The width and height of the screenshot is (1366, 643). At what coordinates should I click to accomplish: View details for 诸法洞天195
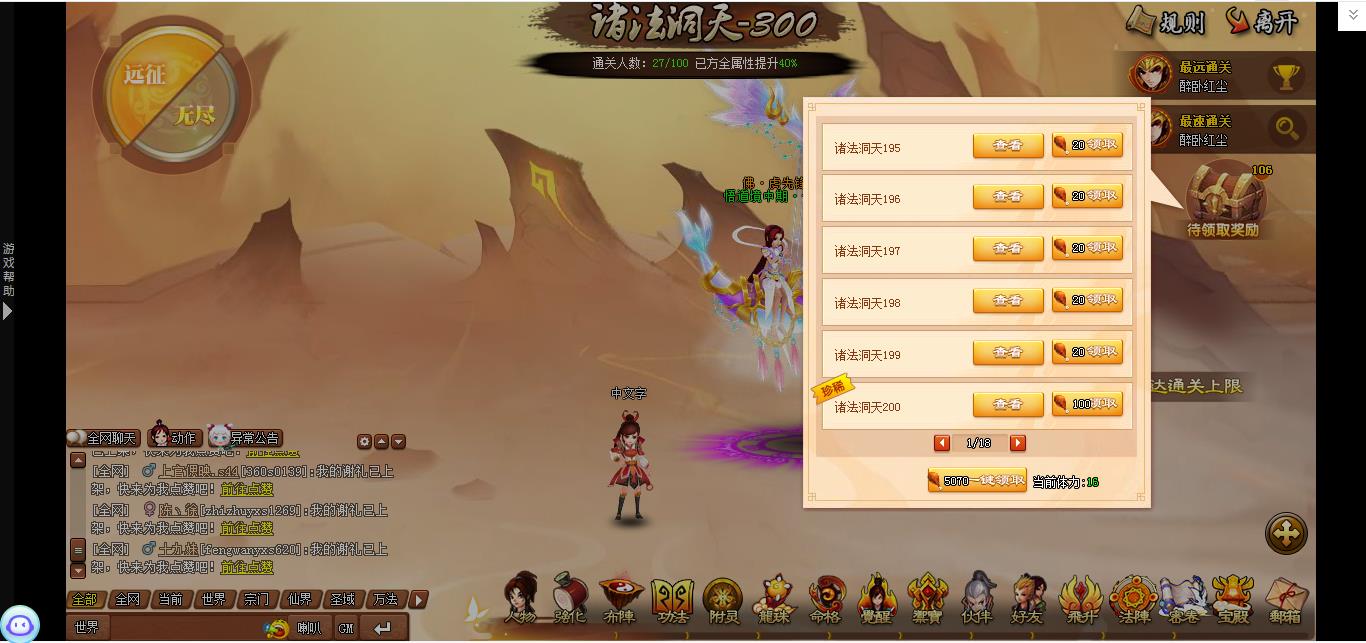(x=1008, y=145)
